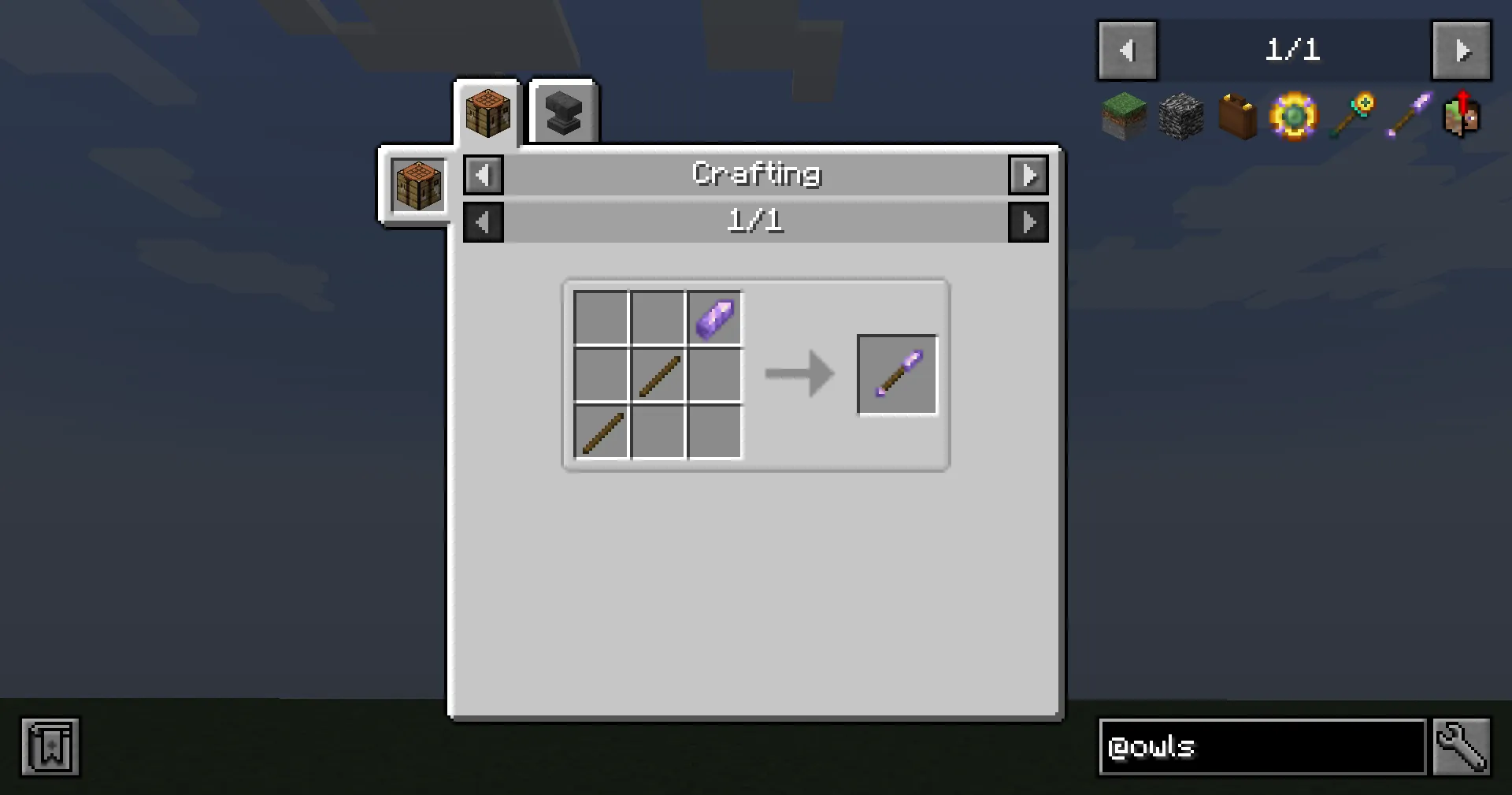This screenshot has width=1512, height=795.
Task: Open the Crafting category title bar
Action: tap(756, 174)
